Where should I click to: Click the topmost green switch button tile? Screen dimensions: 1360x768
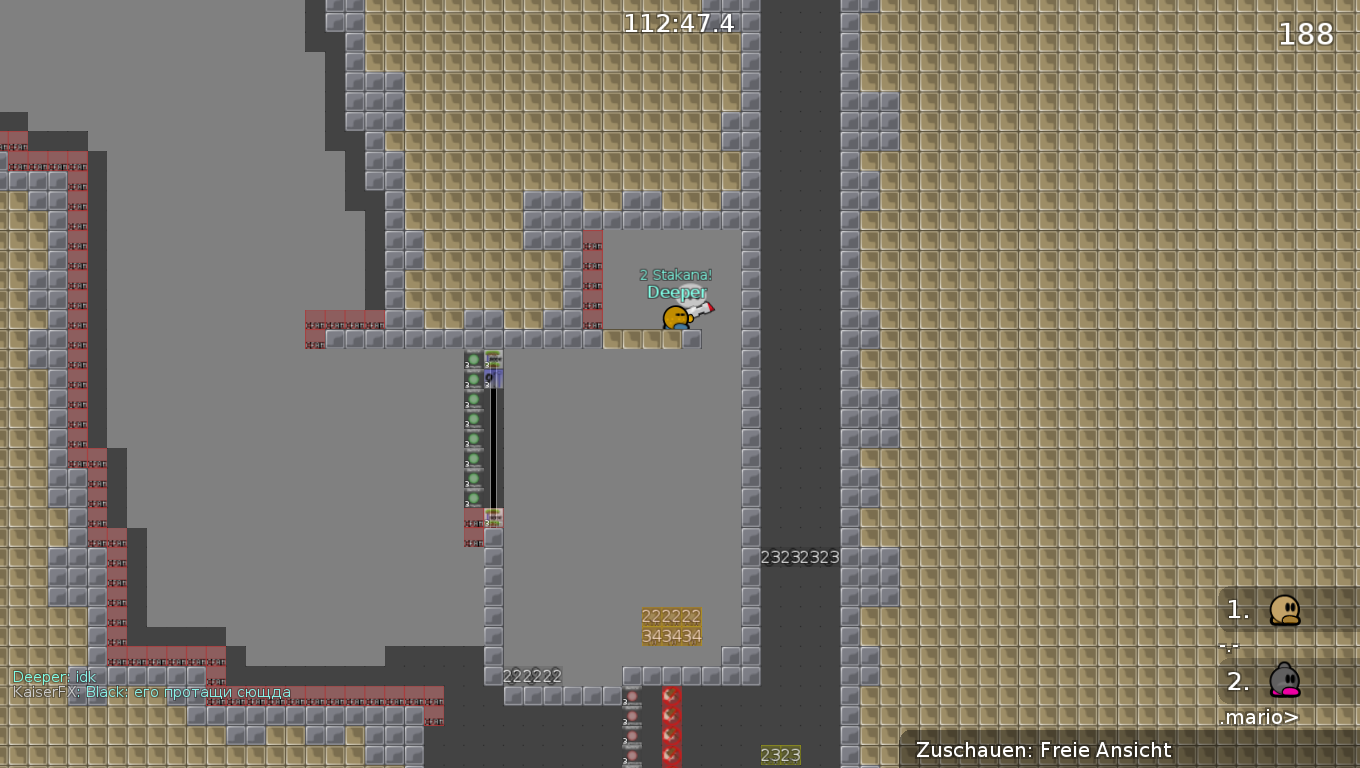pos(472,358)
